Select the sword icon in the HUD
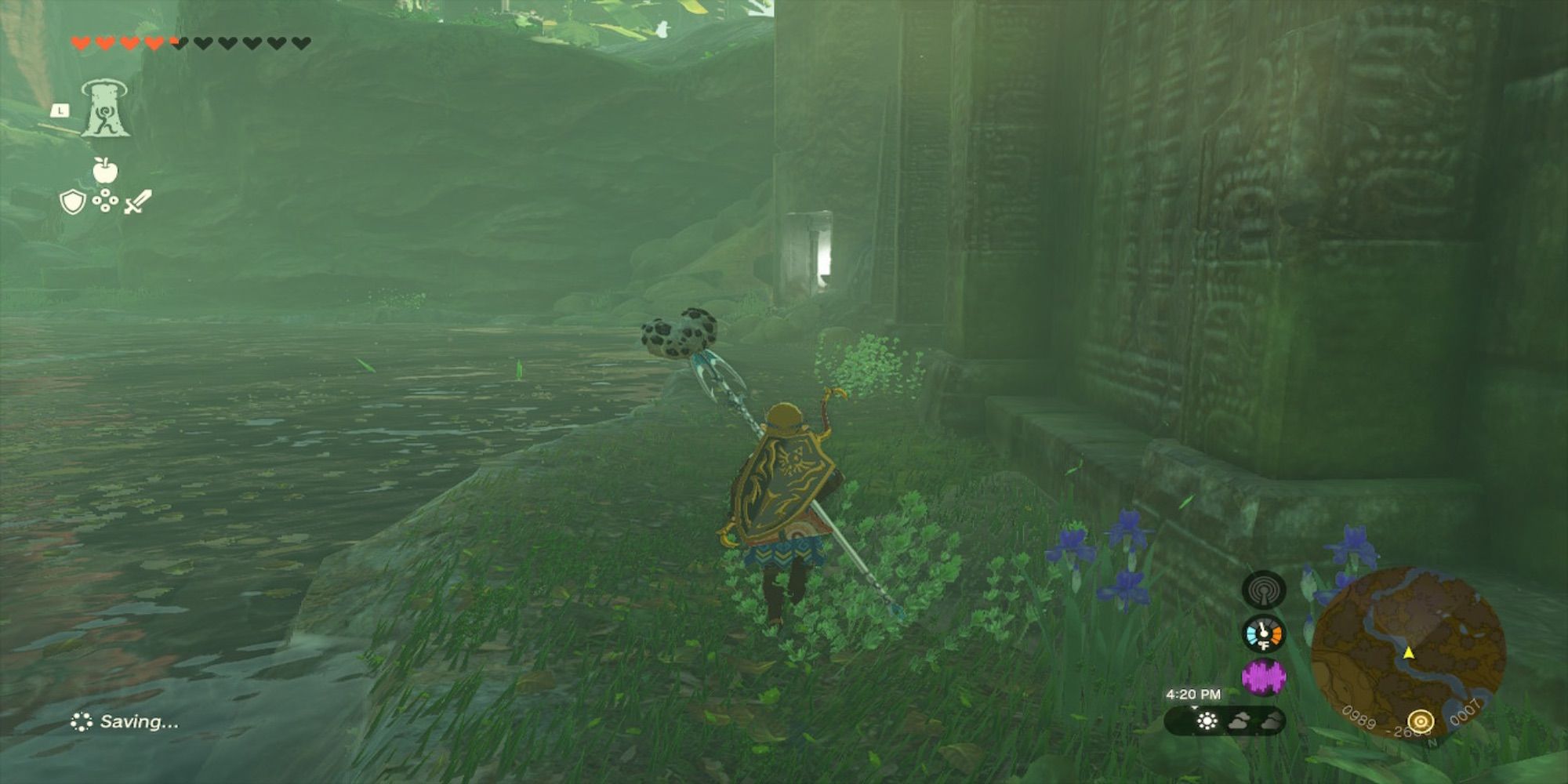 138,202
